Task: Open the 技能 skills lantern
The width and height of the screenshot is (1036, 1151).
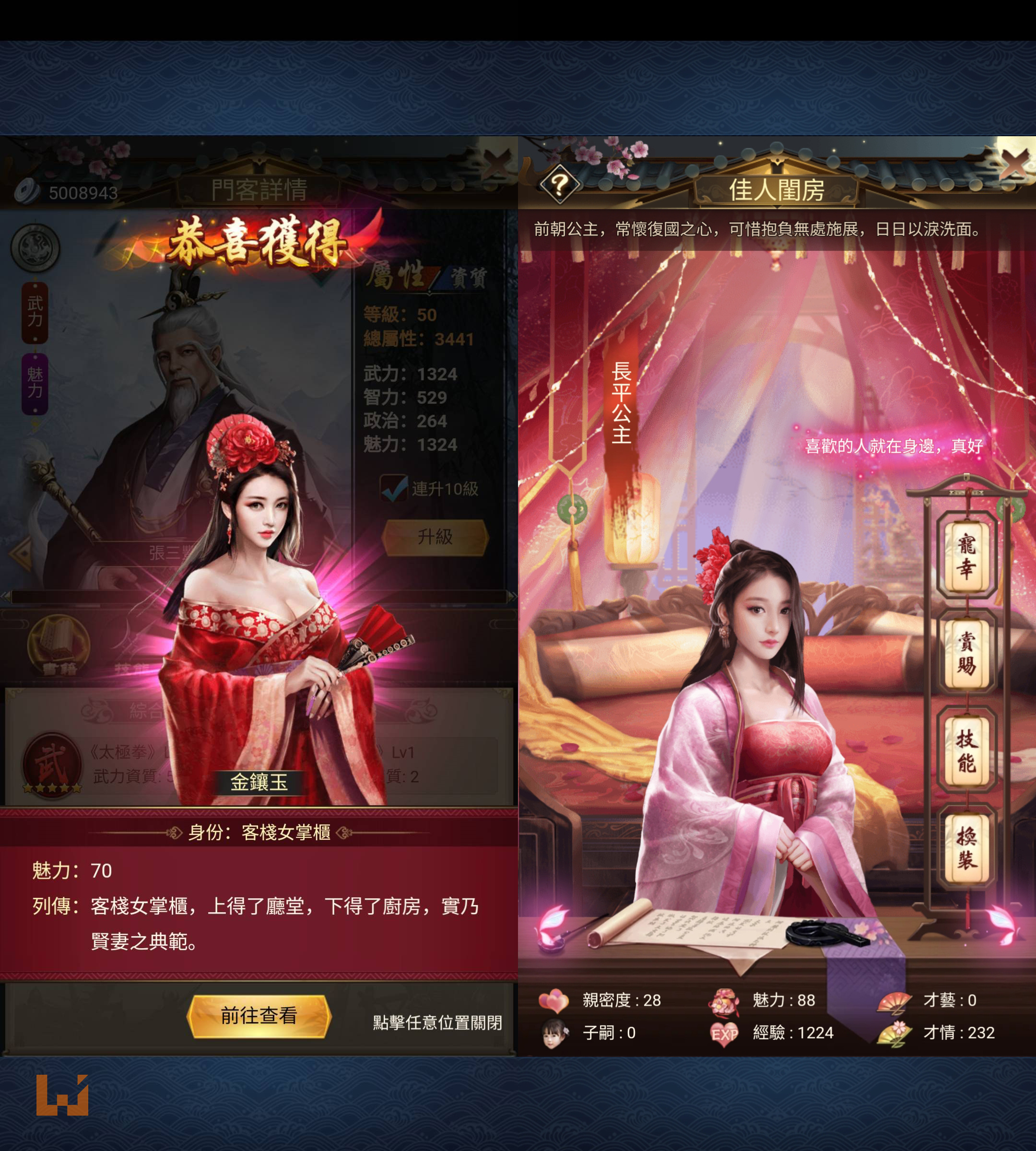Action: pos(966,750)
